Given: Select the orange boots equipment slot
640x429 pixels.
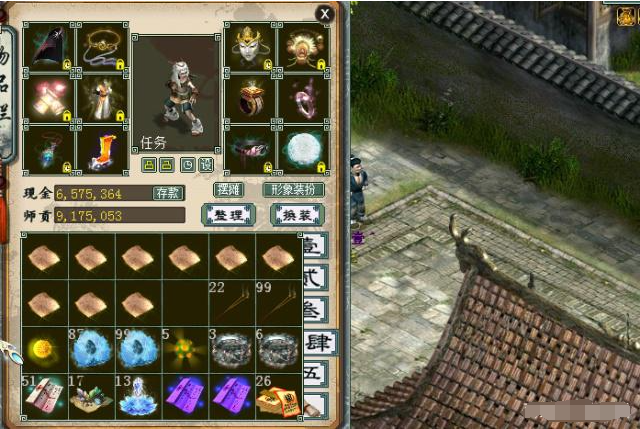Looking at the screenshot, I should click(x=102, y=150).
